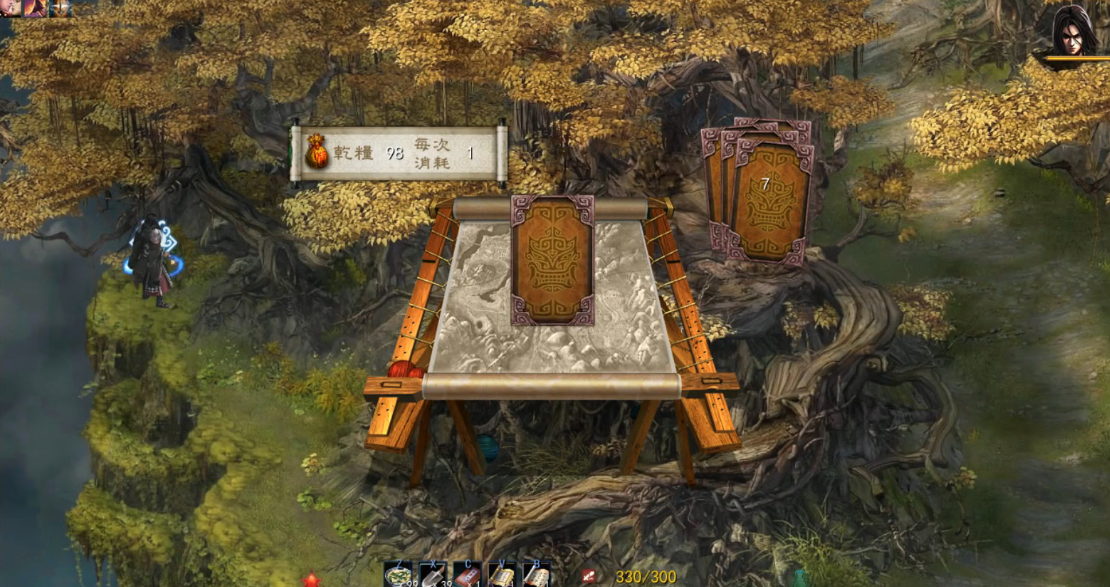Use the noodle bowl food slot

coord(397,575)
